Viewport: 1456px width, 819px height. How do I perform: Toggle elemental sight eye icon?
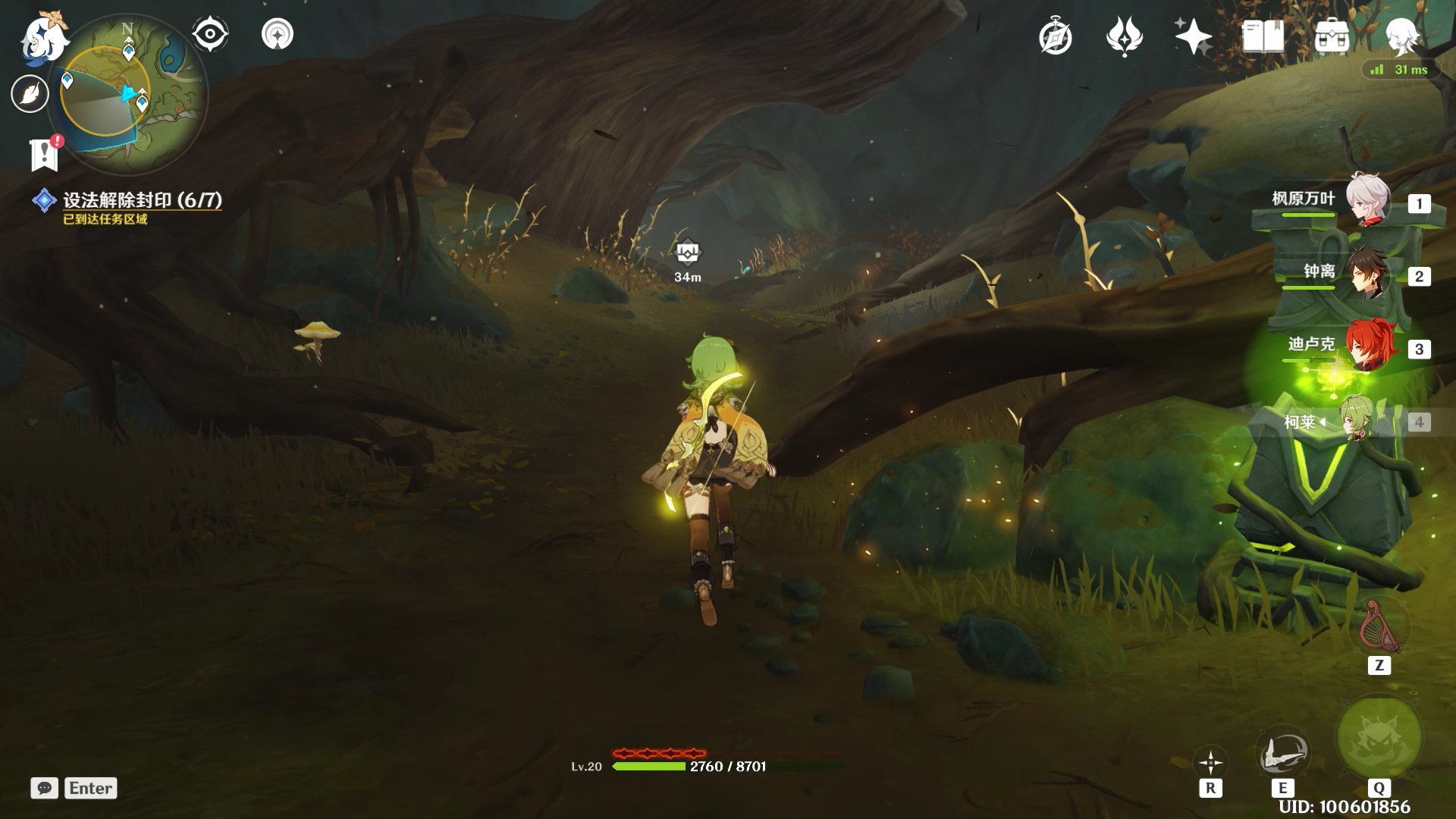(209, 35)
